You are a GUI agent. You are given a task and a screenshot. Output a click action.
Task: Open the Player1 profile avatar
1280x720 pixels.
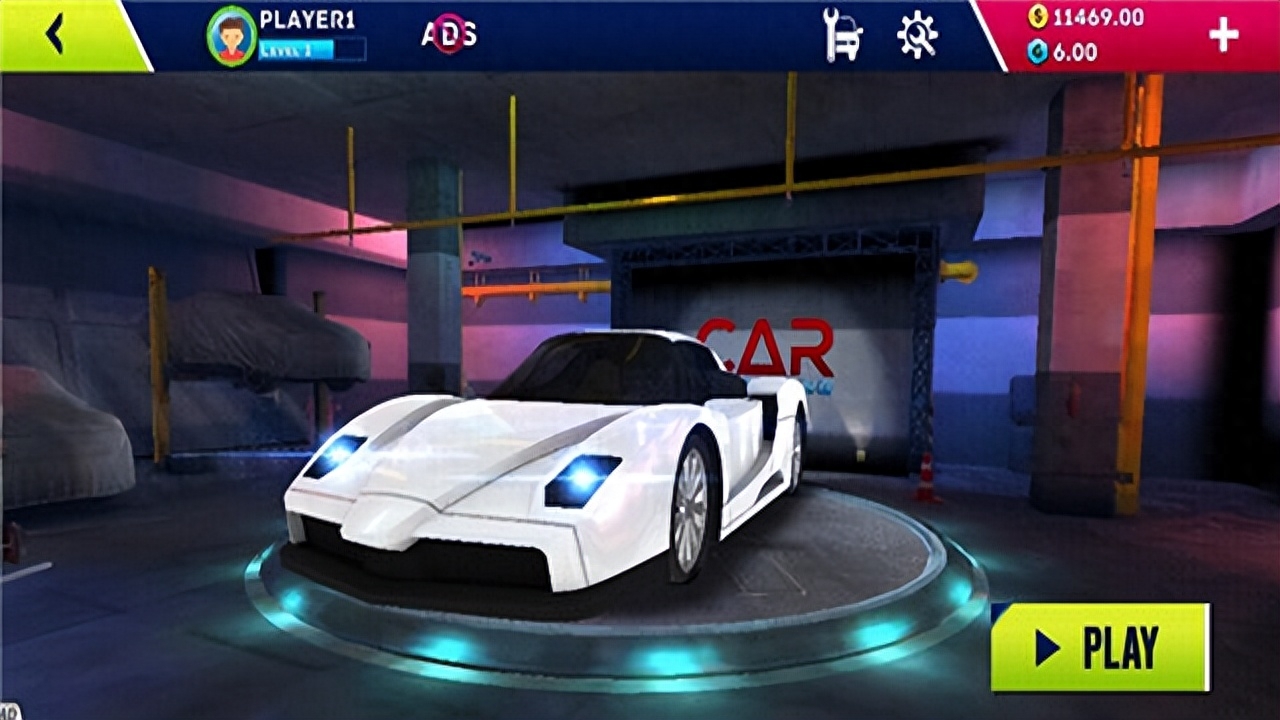(x=232, y=37)
